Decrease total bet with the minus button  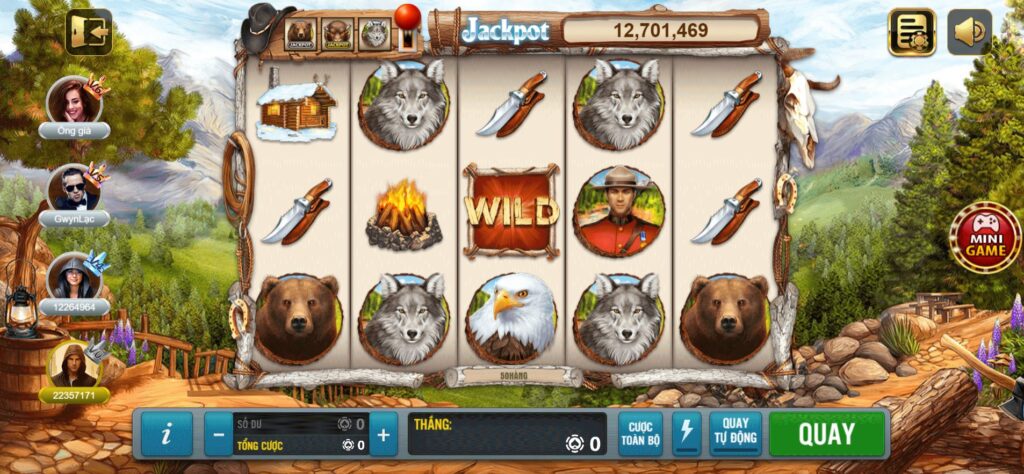pyautogui.click(x=219, y=435)
